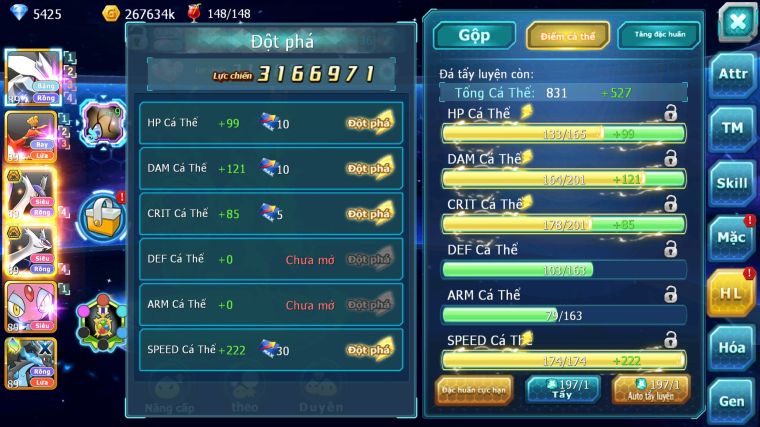Viewport: 760px width, 427px height.
Task: Open the Mặc side tab
Action: coord(733,238)
